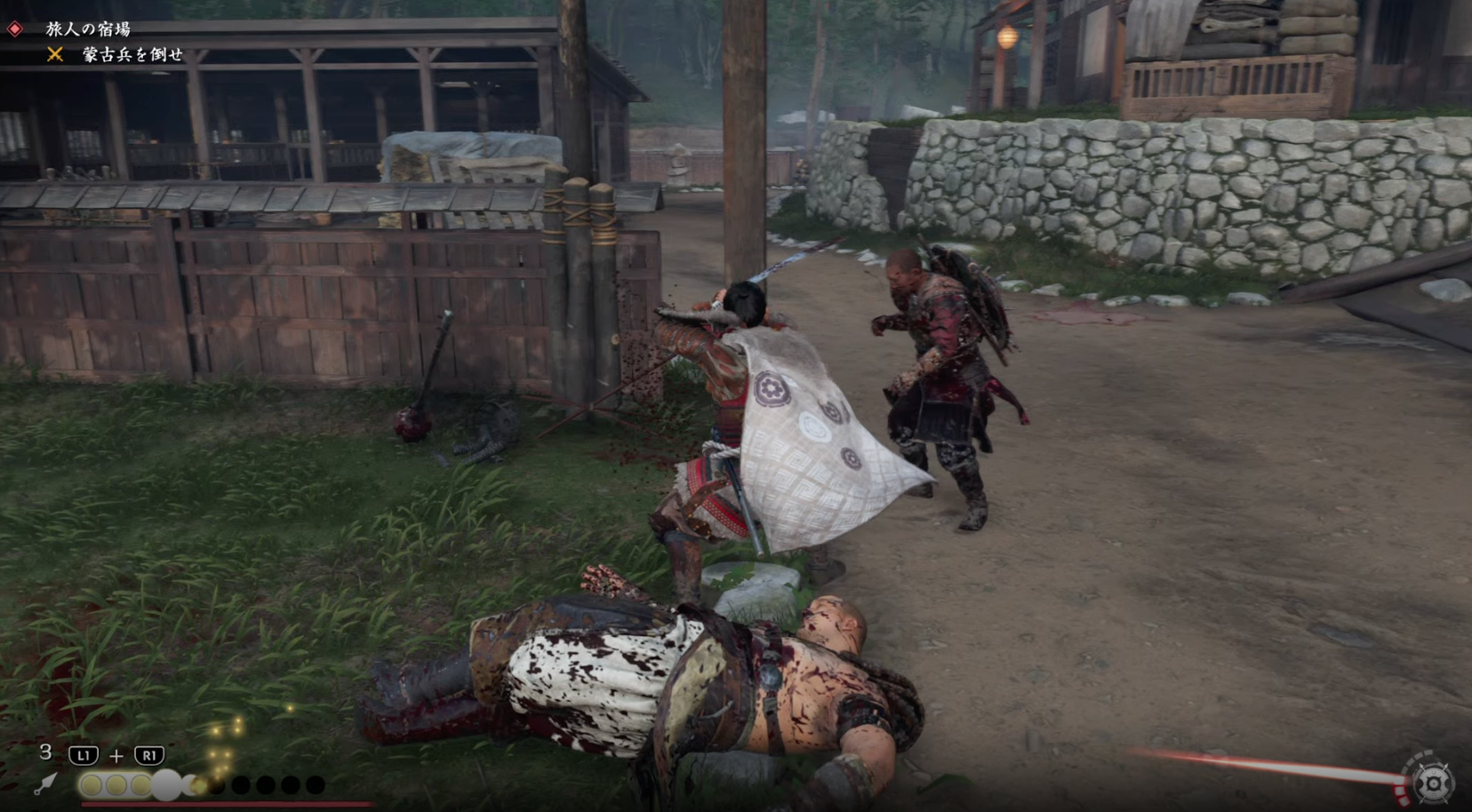Click the plus sign between L1 and R1
The image size is (1472, 812).
(116, 756)
